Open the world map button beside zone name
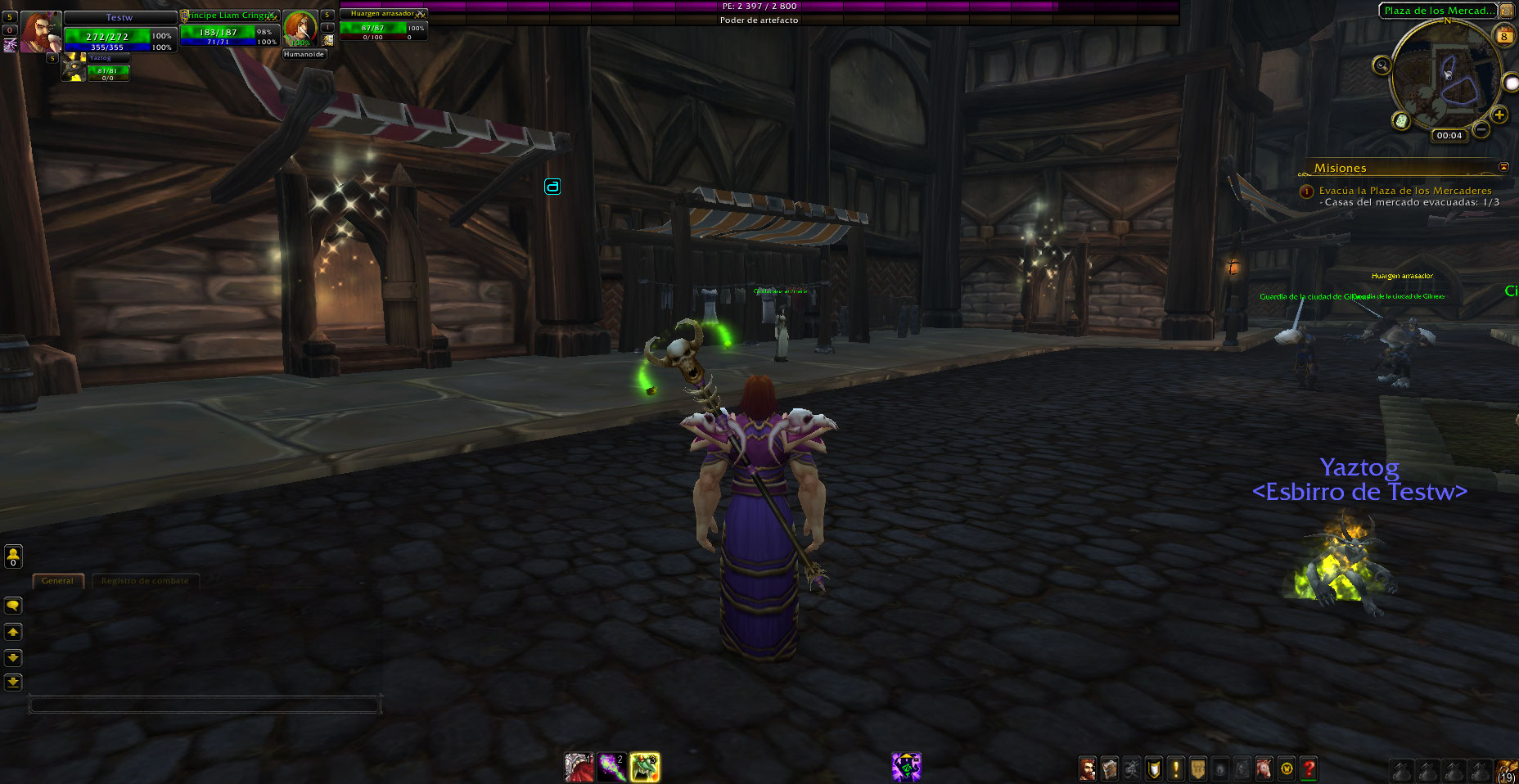Image resolution: width=1519 pixels, height=784 pixels. click(x=1506, y=11)
